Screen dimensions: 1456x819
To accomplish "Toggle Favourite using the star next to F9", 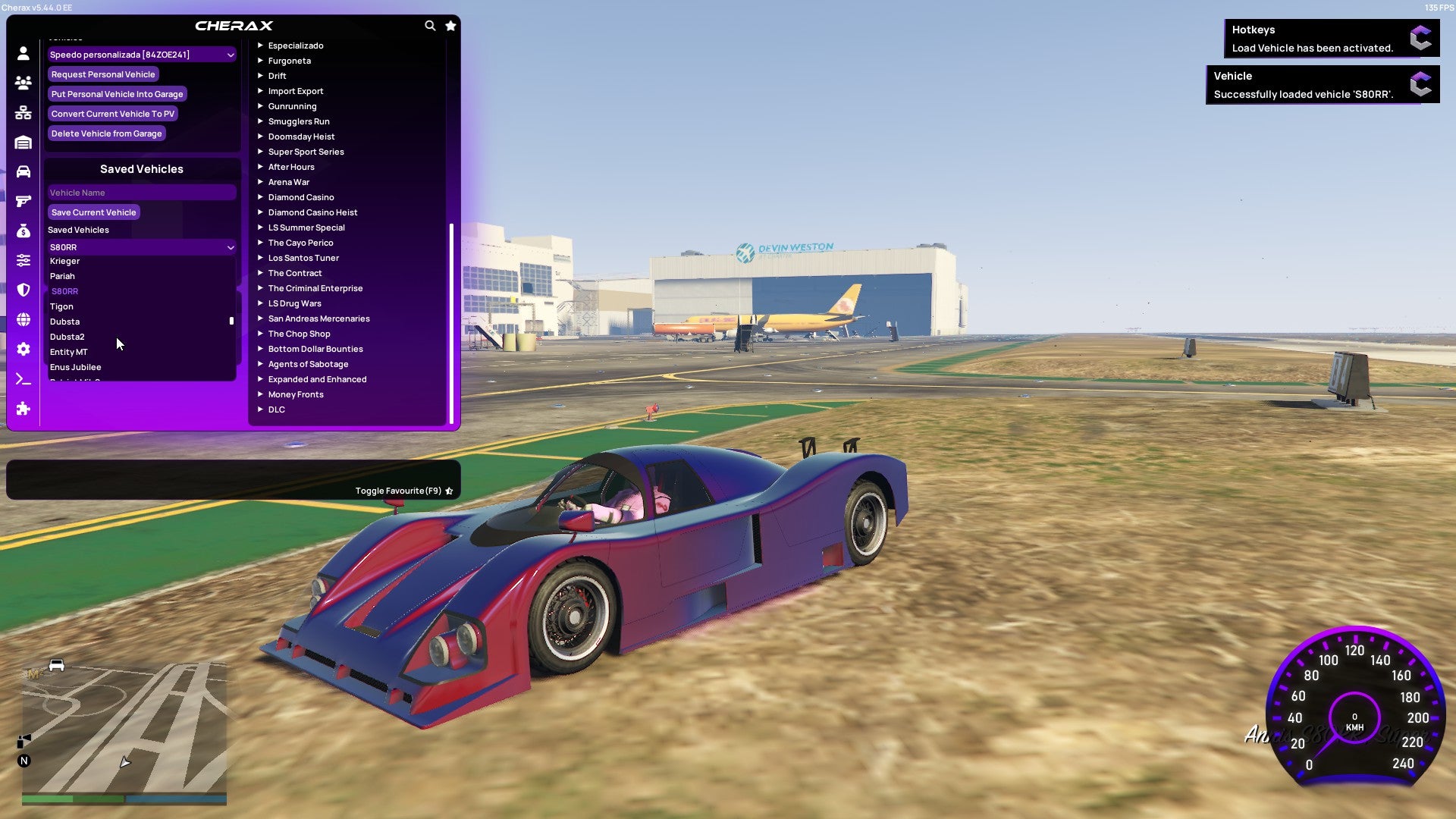I will point(448,490).
